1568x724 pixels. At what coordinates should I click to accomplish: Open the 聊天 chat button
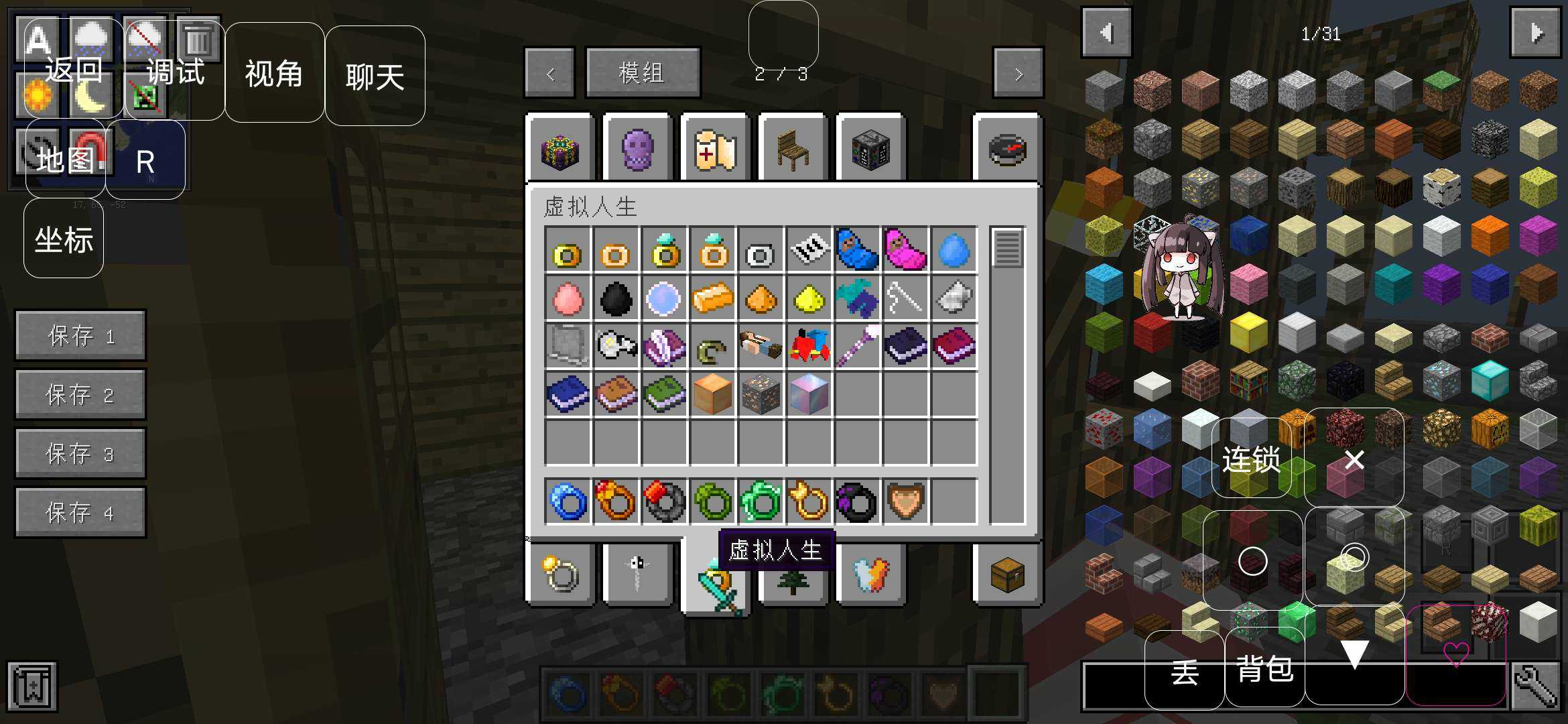pyautogui.click(x=375, y=76)
